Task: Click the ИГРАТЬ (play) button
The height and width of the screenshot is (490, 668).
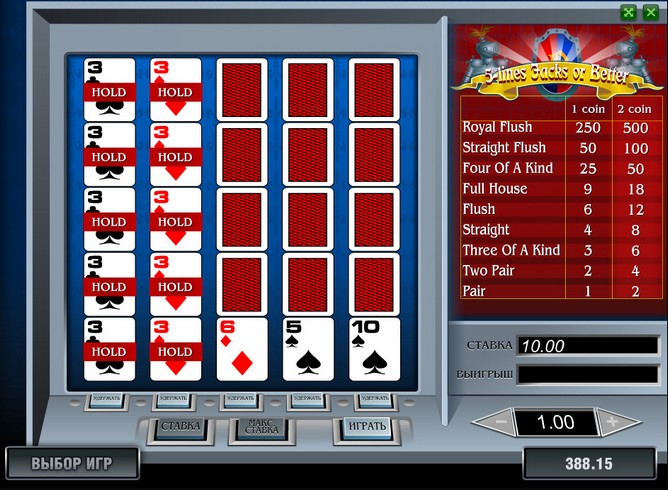Action: (x=361, y=427)
